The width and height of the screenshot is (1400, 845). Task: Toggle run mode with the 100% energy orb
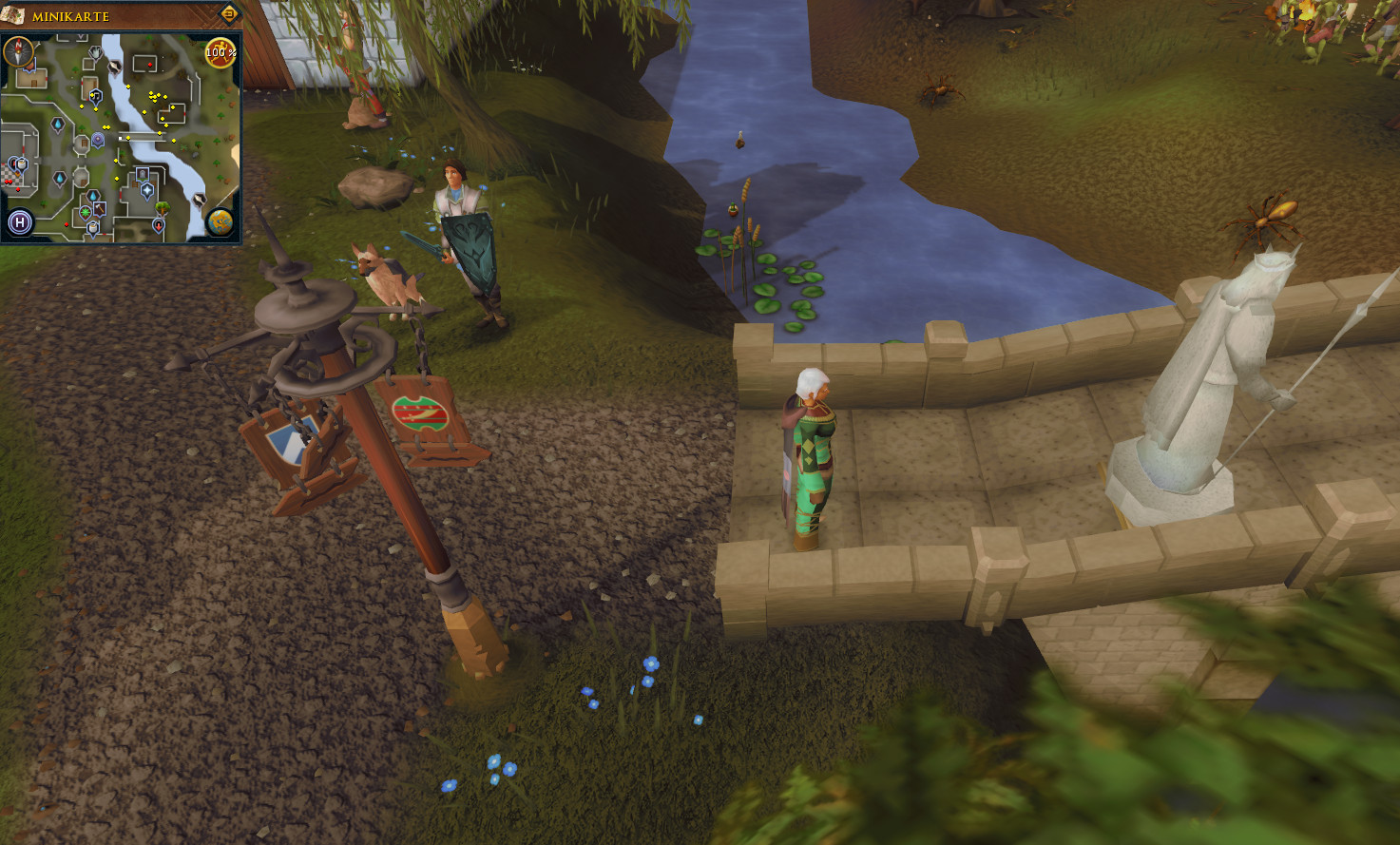(x=221, y=52)
